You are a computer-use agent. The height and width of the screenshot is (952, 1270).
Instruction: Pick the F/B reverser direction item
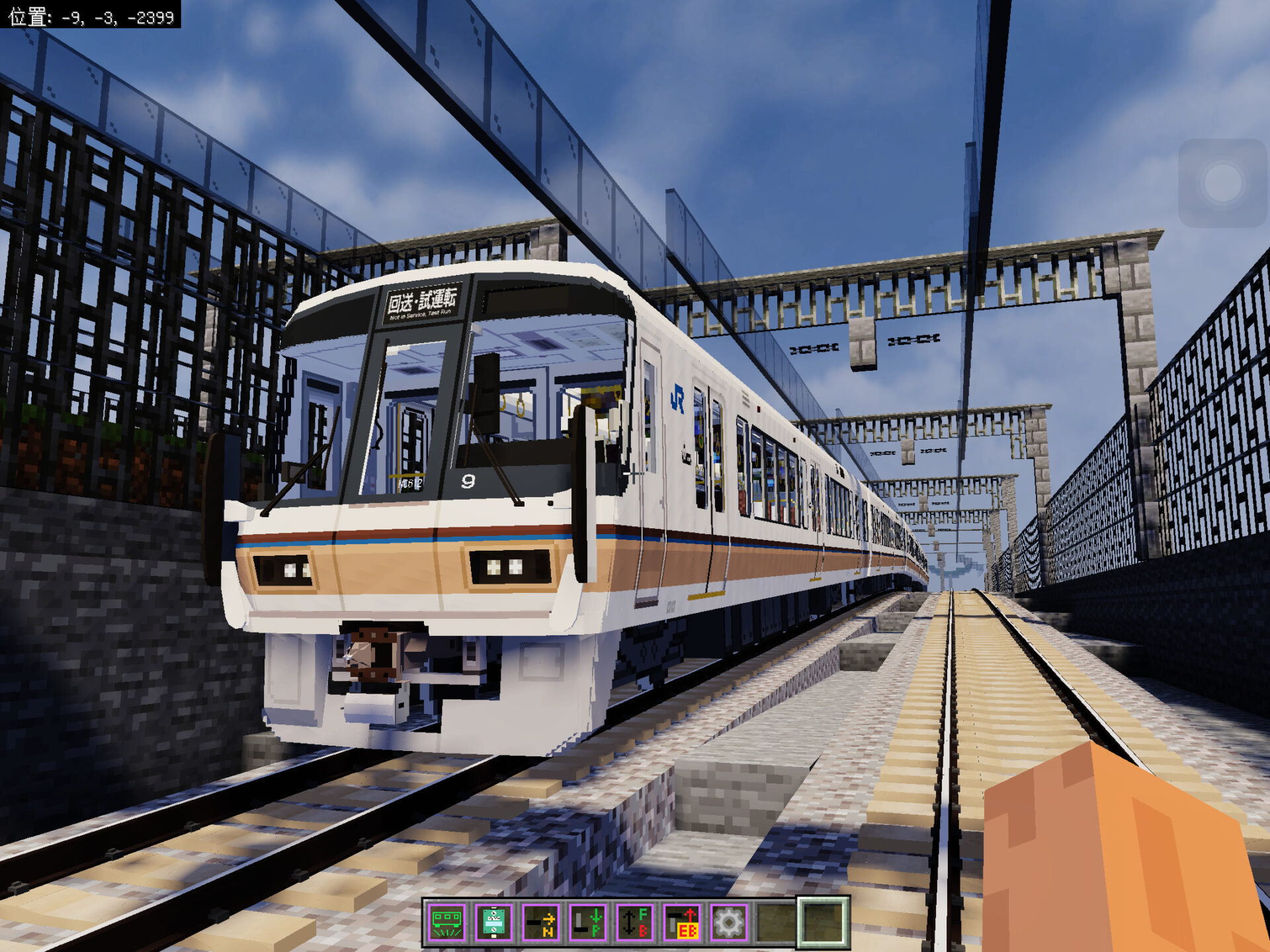pyautogui.click(x=634, y=922)
